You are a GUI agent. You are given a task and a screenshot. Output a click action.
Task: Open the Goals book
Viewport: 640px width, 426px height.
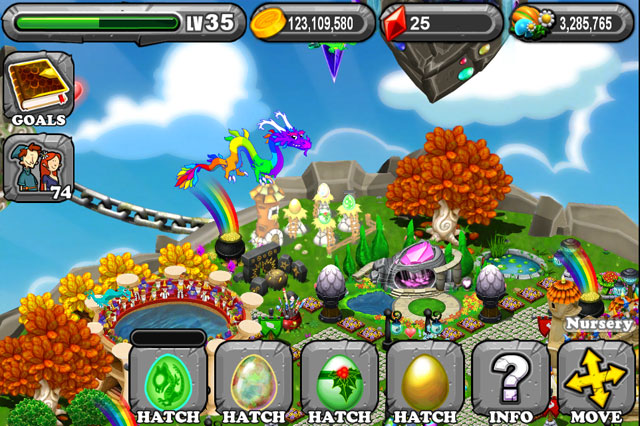click(x=39, y=89)
